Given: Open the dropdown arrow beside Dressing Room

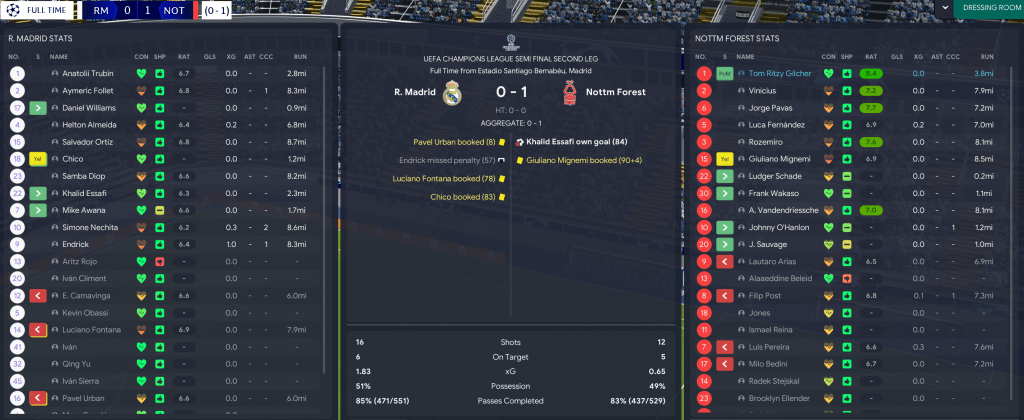Looking at the screenshot, I should click(x=944, y=8).
